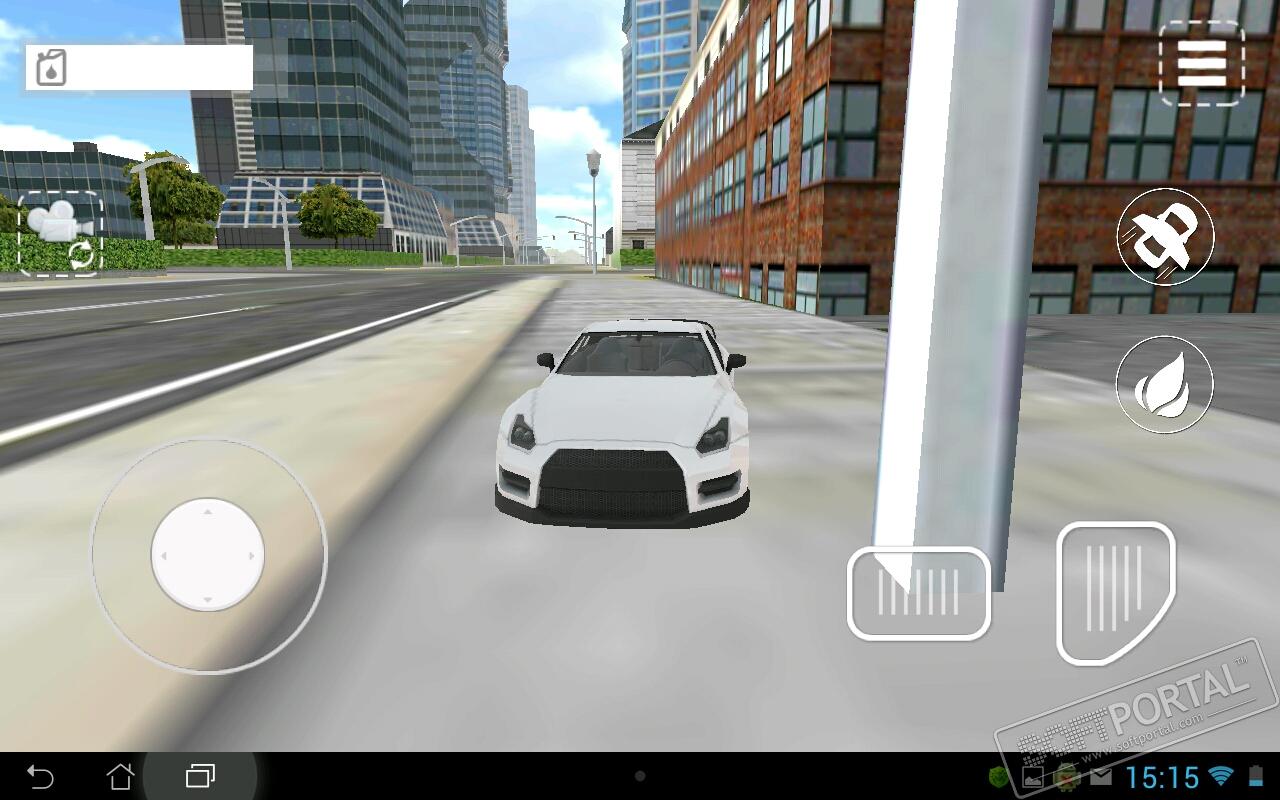Viewport: 1280px width, 800px height.
Task: Open the Android home screen
Action: click(120, 776)
